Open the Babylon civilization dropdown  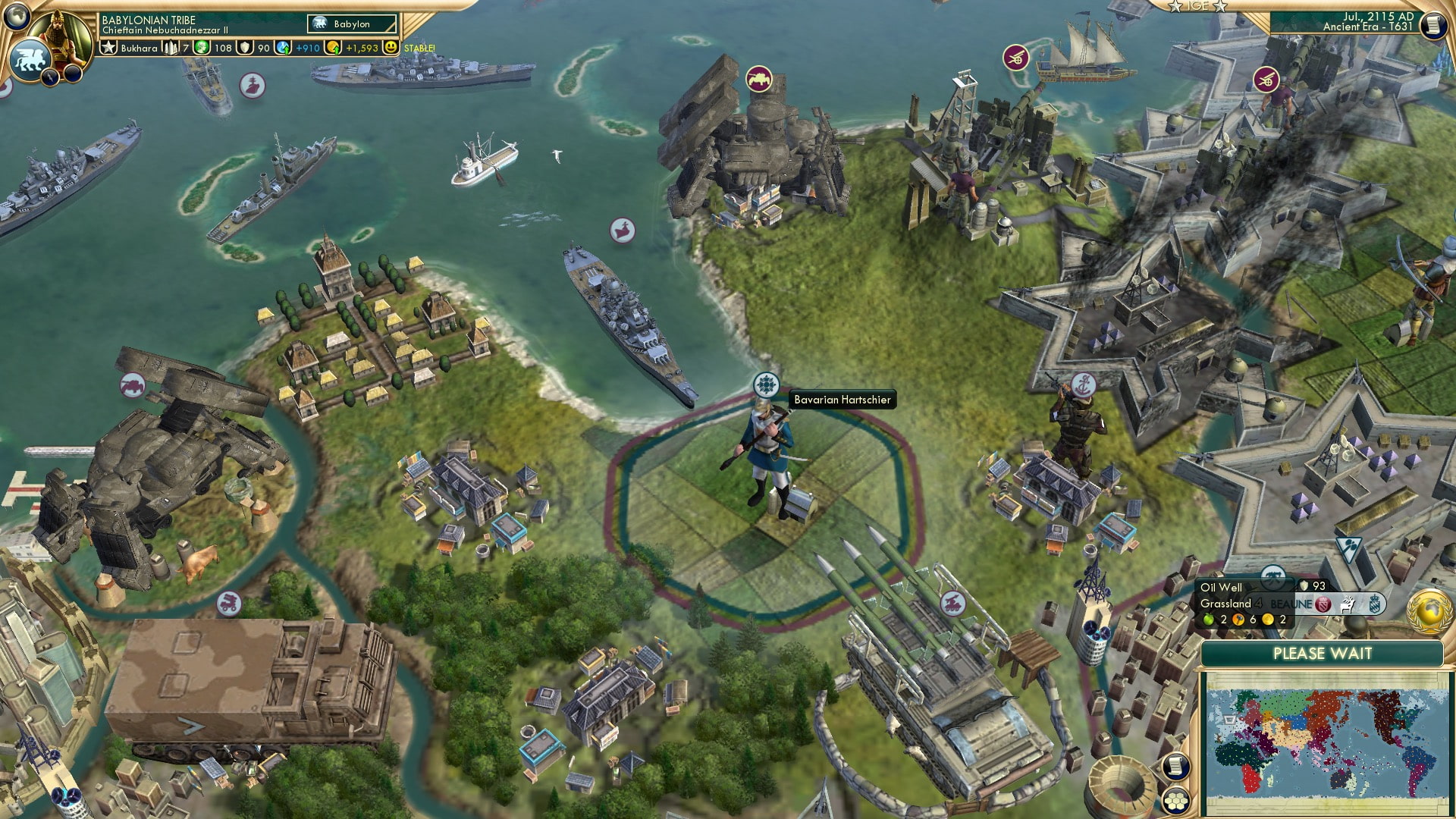pos(351,24)
